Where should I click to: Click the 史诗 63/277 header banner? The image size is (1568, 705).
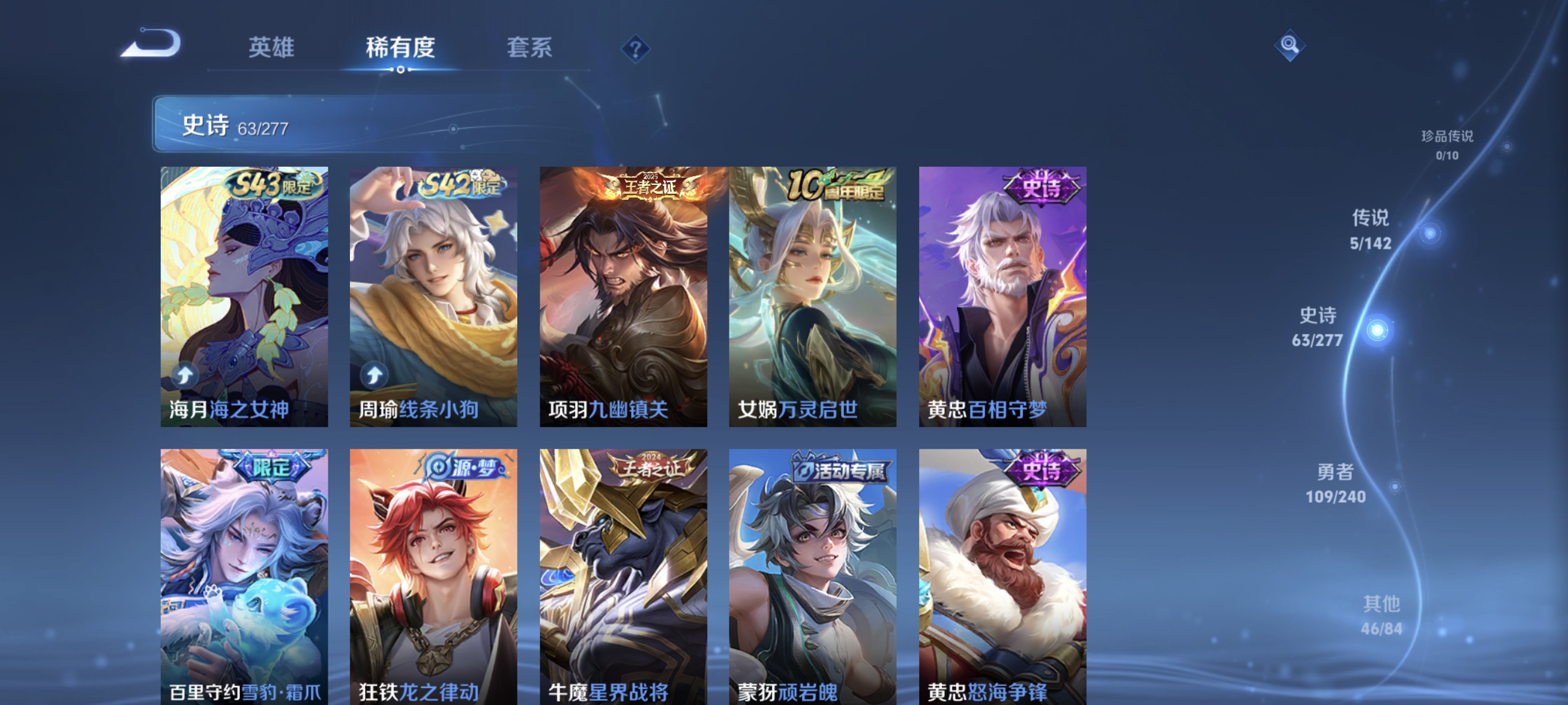tap(304, 127)
